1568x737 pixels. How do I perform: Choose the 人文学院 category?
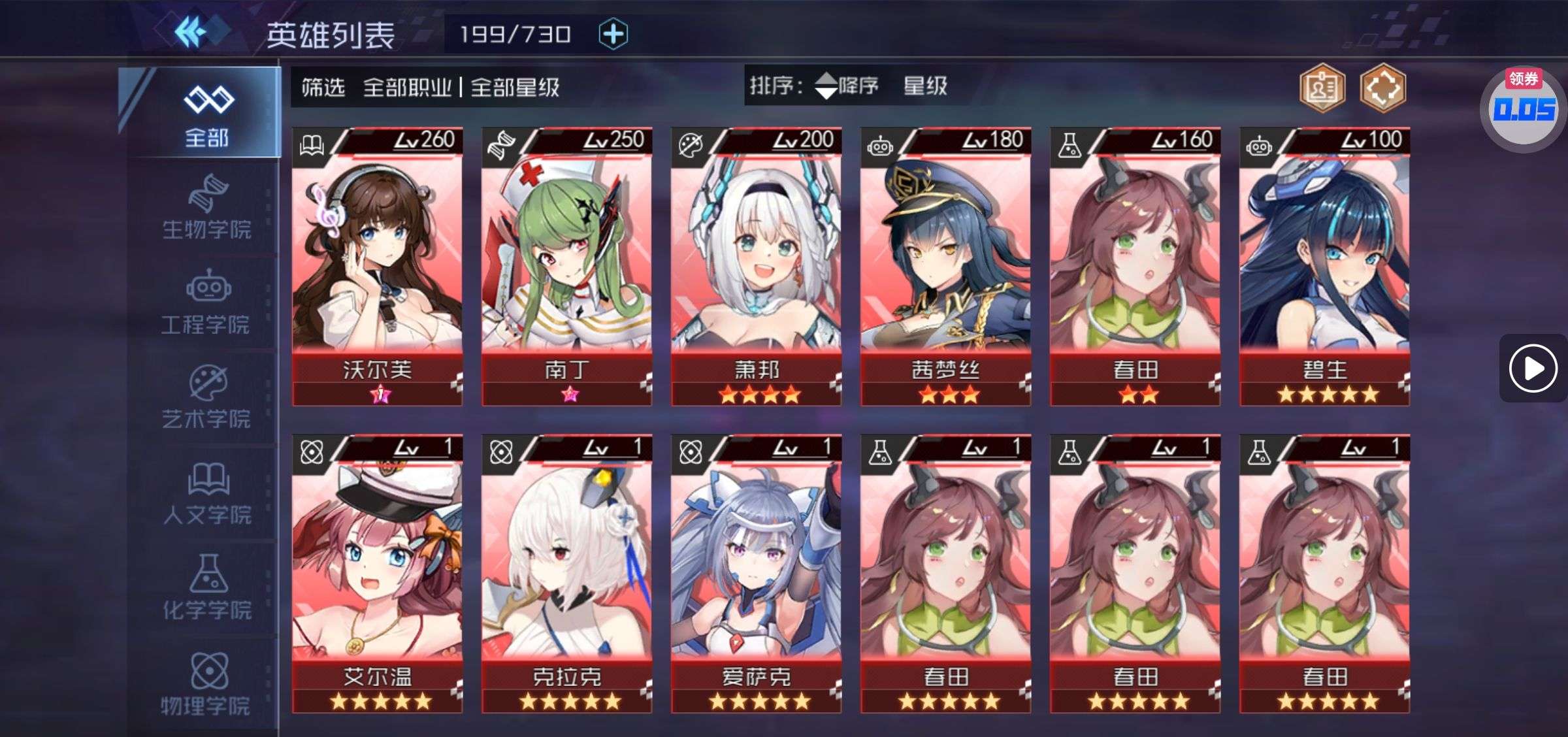[x=206, y=495]
